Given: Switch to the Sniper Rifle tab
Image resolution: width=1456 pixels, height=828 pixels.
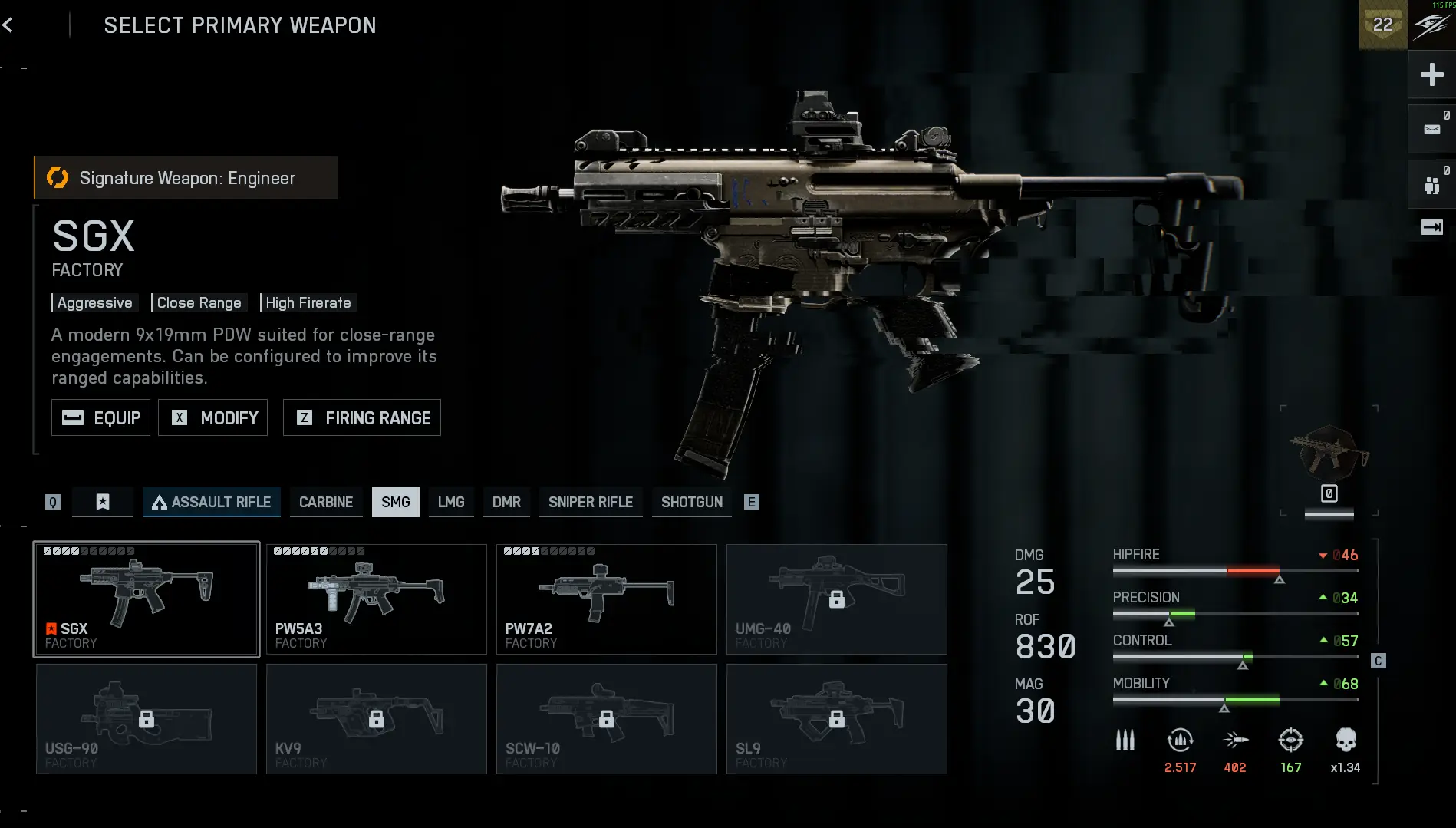Looking at the screenshot, I should pyautogui.click(x=591, y=502).
